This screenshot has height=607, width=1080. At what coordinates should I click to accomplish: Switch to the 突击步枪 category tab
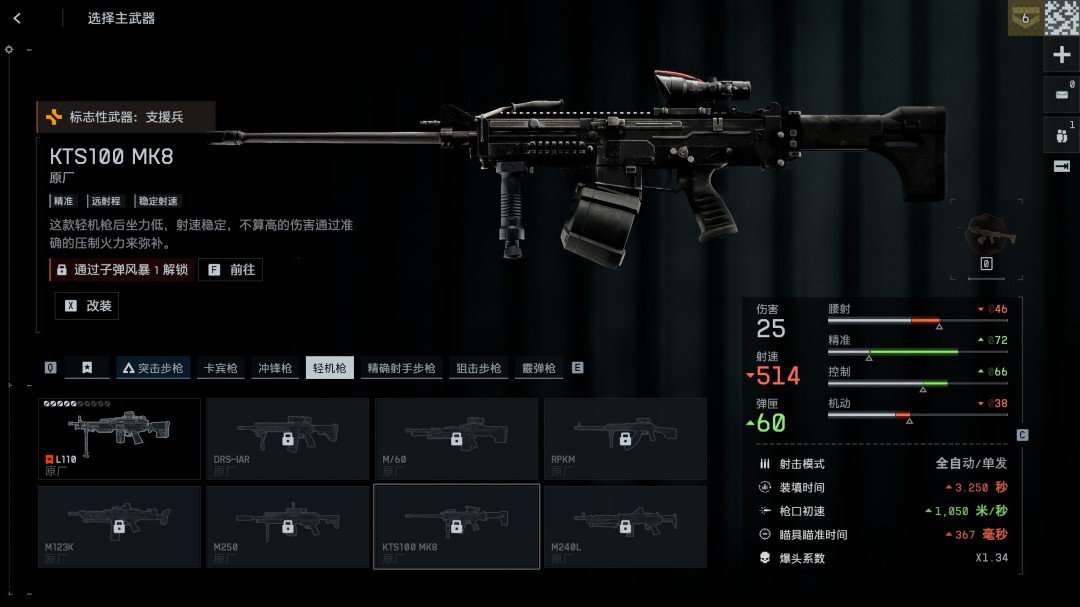(153, 368)
